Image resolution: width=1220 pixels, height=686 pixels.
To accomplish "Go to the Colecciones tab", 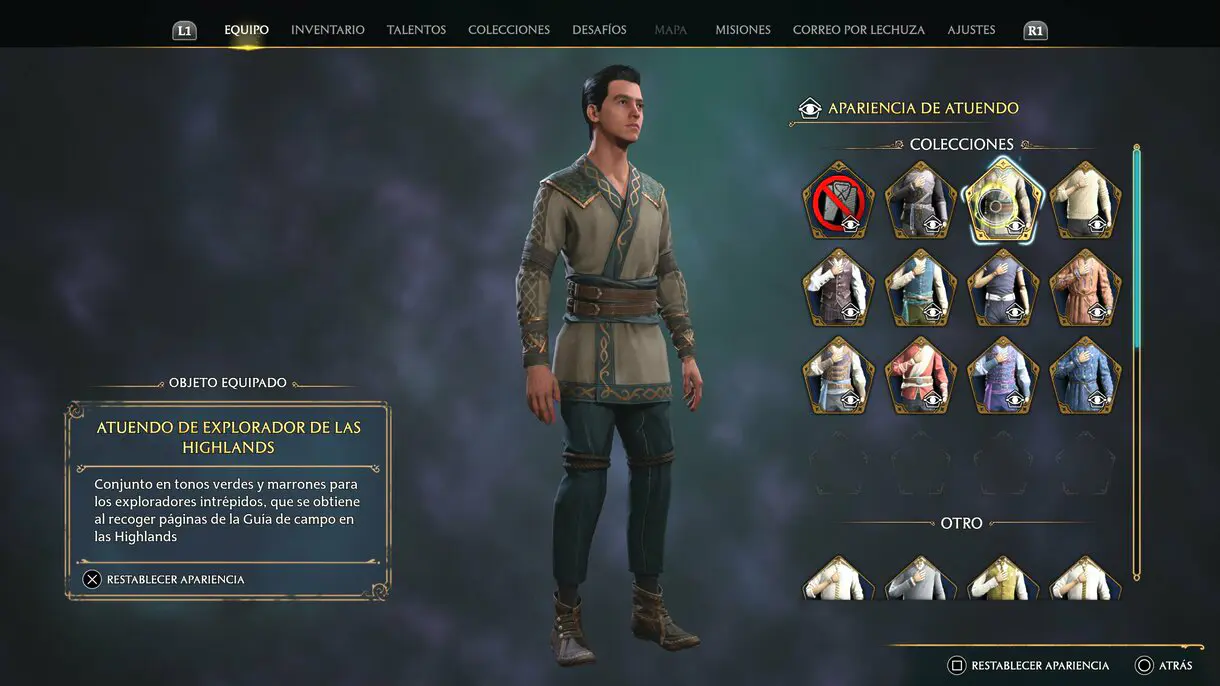I will 508,30.
